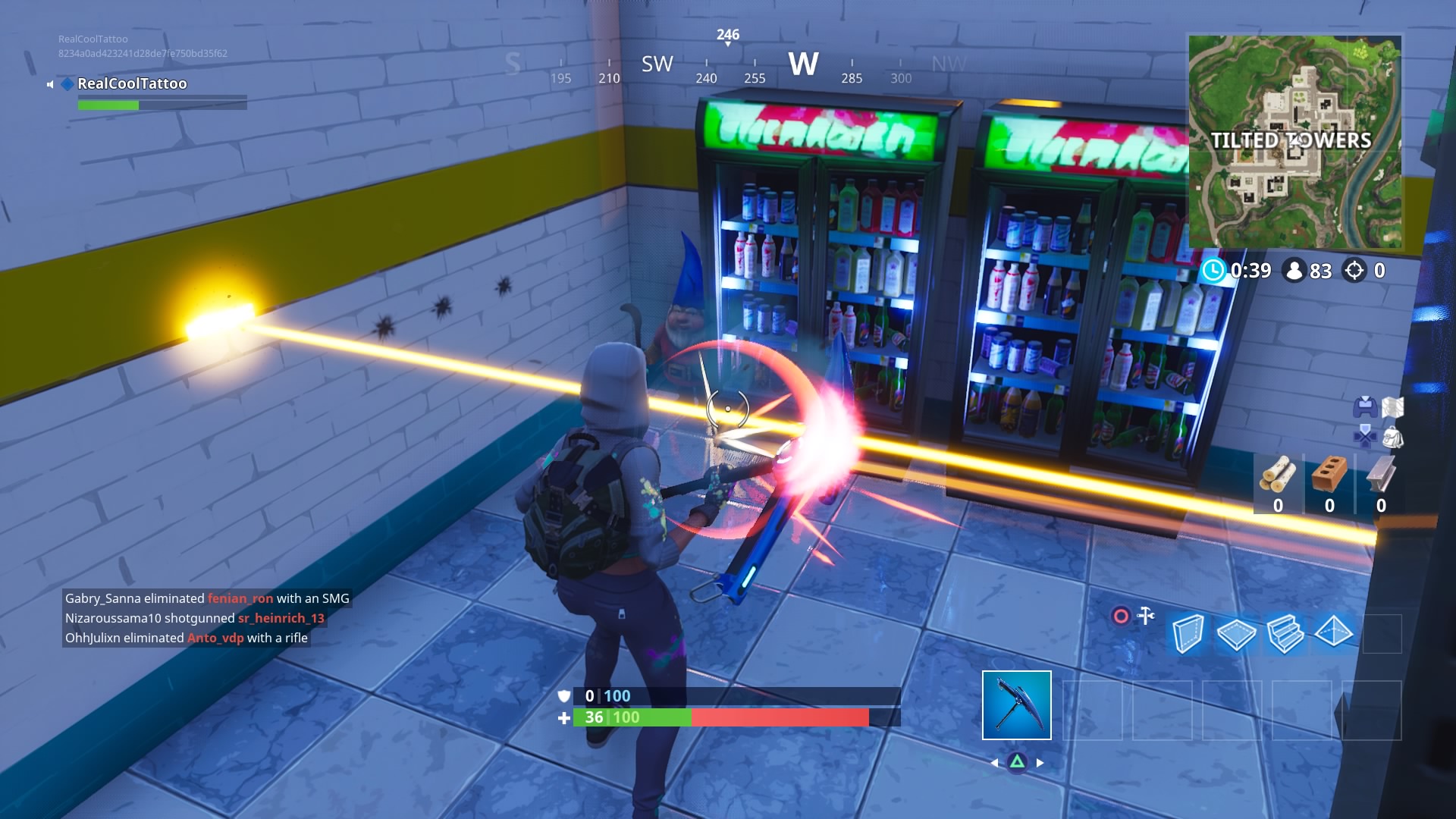Screen dimensions: 1456x819
Task: Click the right arrow to cycle weapons
Action: click(x=1038, y=762)
